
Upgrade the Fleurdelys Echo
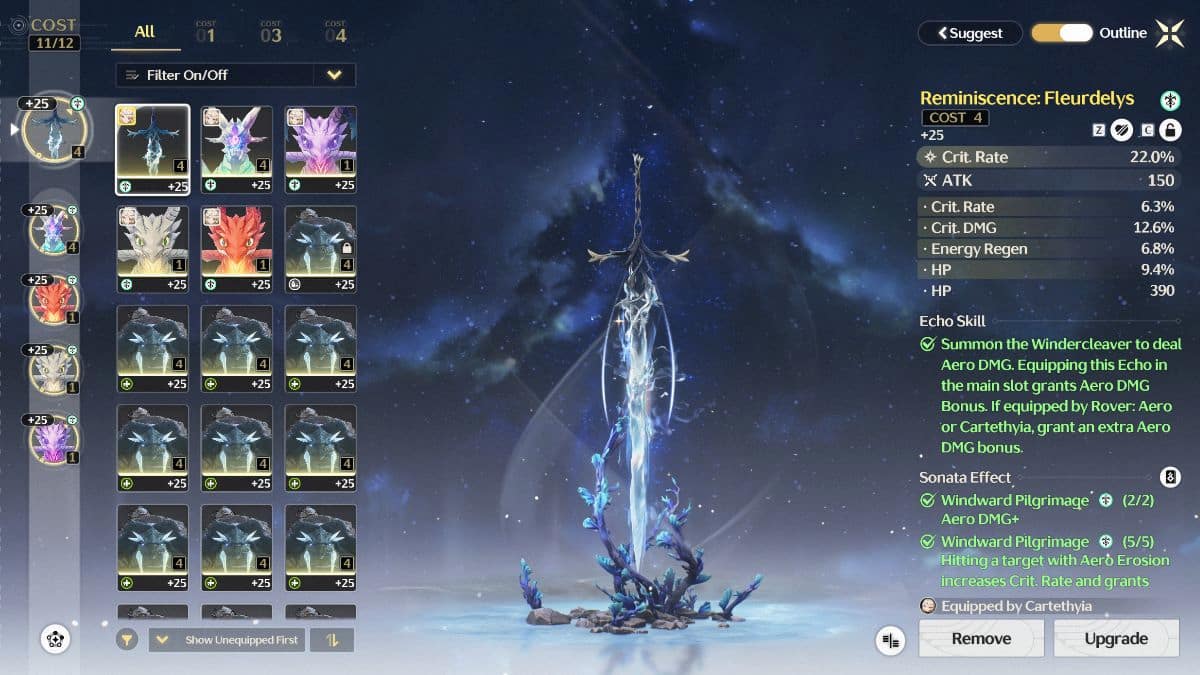click(1115, 638)
